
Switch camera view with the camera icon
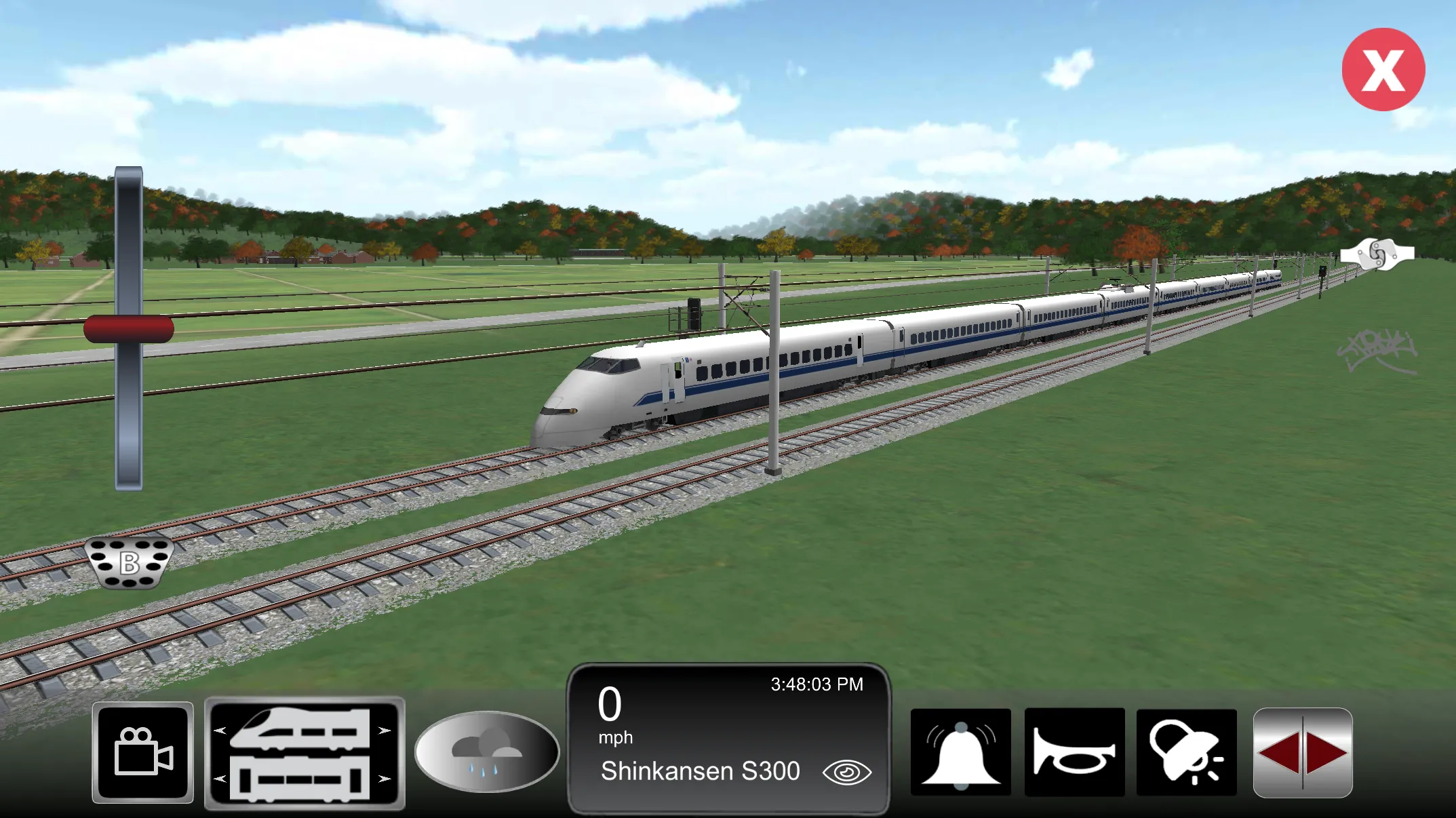point(142,752)
